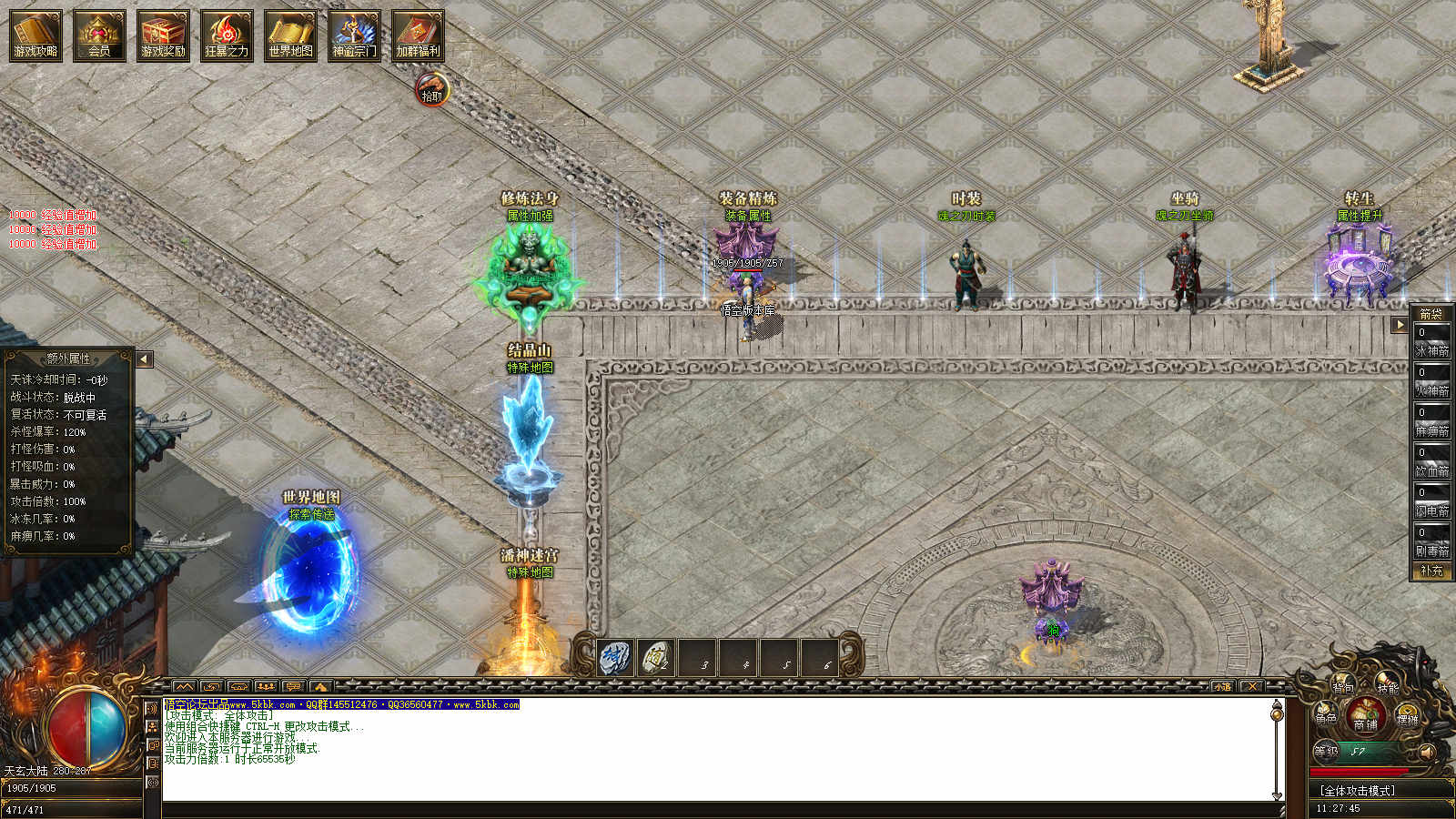Select the 闪电箭 arrow slot
Image resolution: width=1456 pixels, height=819 pixels.
[x=1431, y=500]
